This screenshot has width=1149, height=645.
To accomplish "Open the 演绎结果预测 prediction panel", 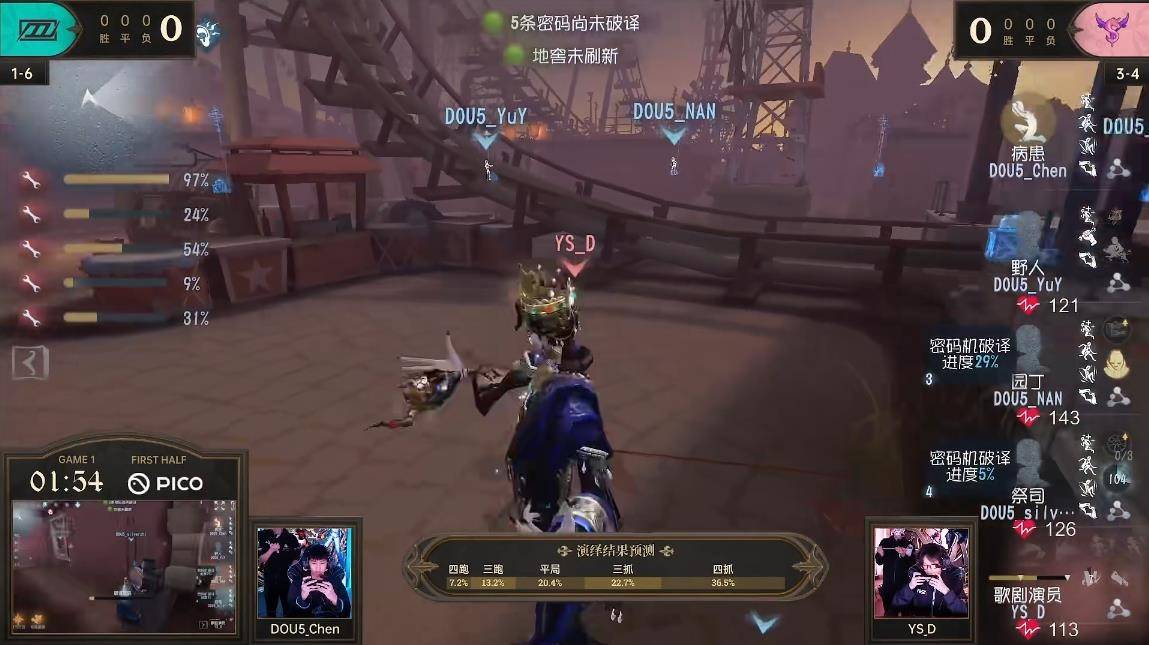I will click(615, 566).
